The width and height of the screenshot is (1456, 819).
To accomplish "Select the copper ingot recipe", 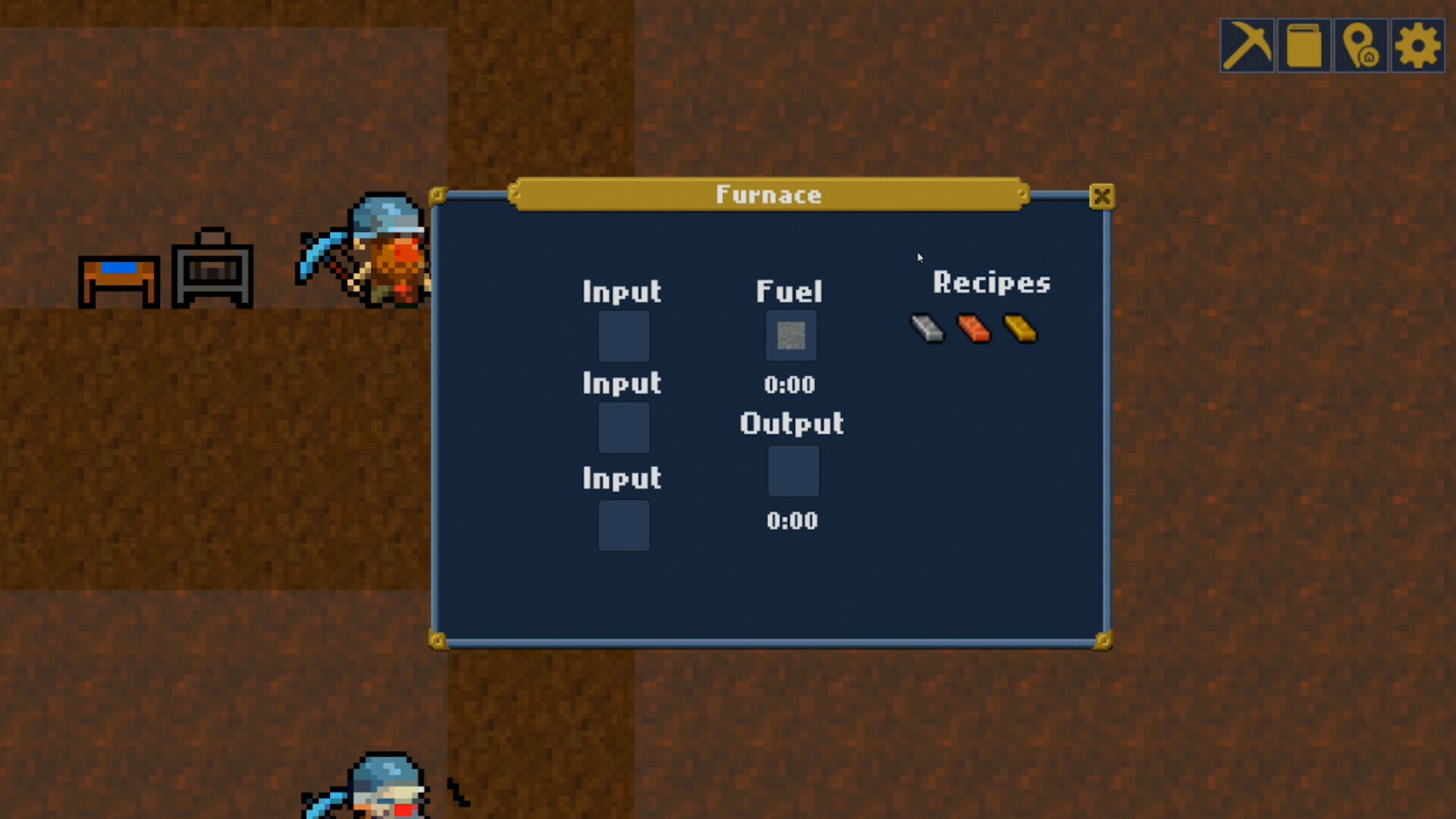I will [973, 328].
